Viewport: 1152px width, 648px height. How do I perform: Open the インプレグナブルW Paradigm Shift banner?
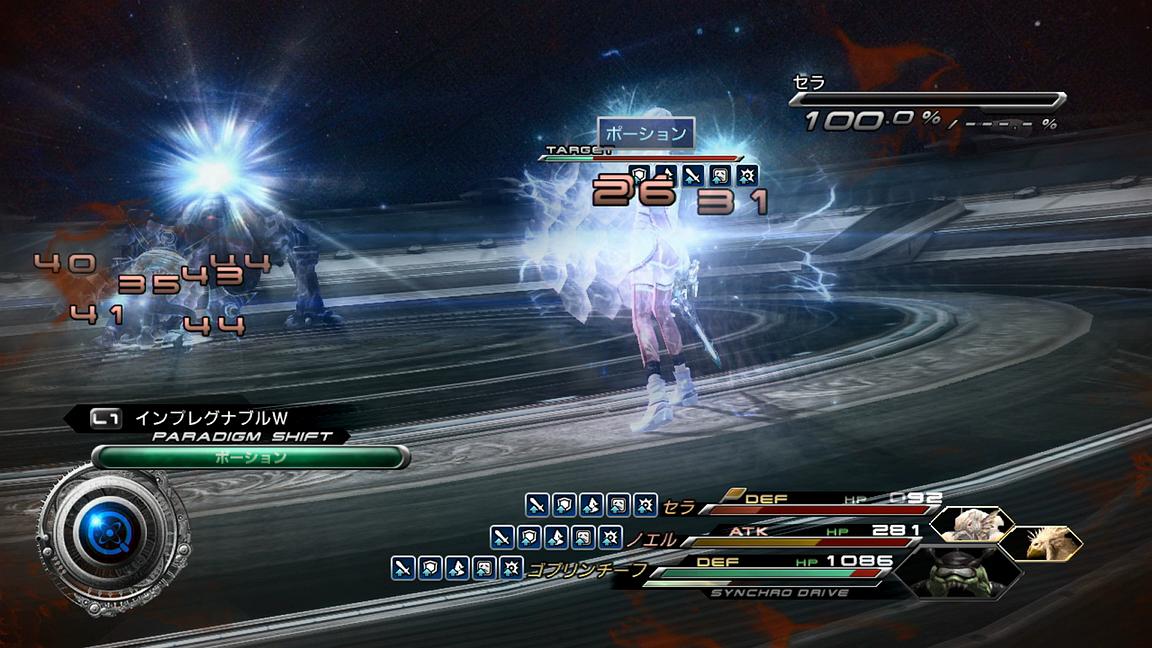212,419
